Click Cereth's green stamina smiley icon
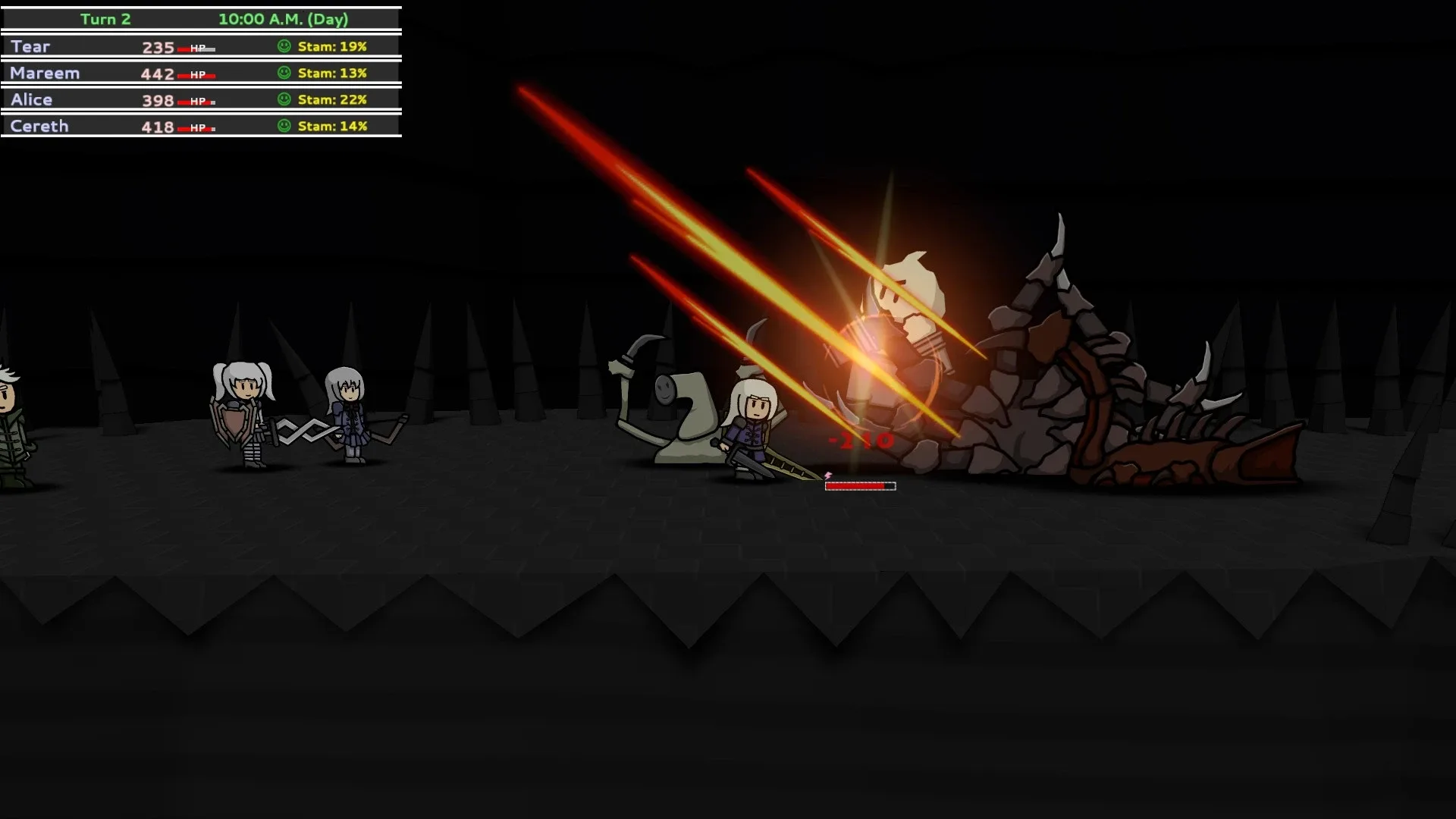Screen dimensions: 1456x819 point(284,126)
